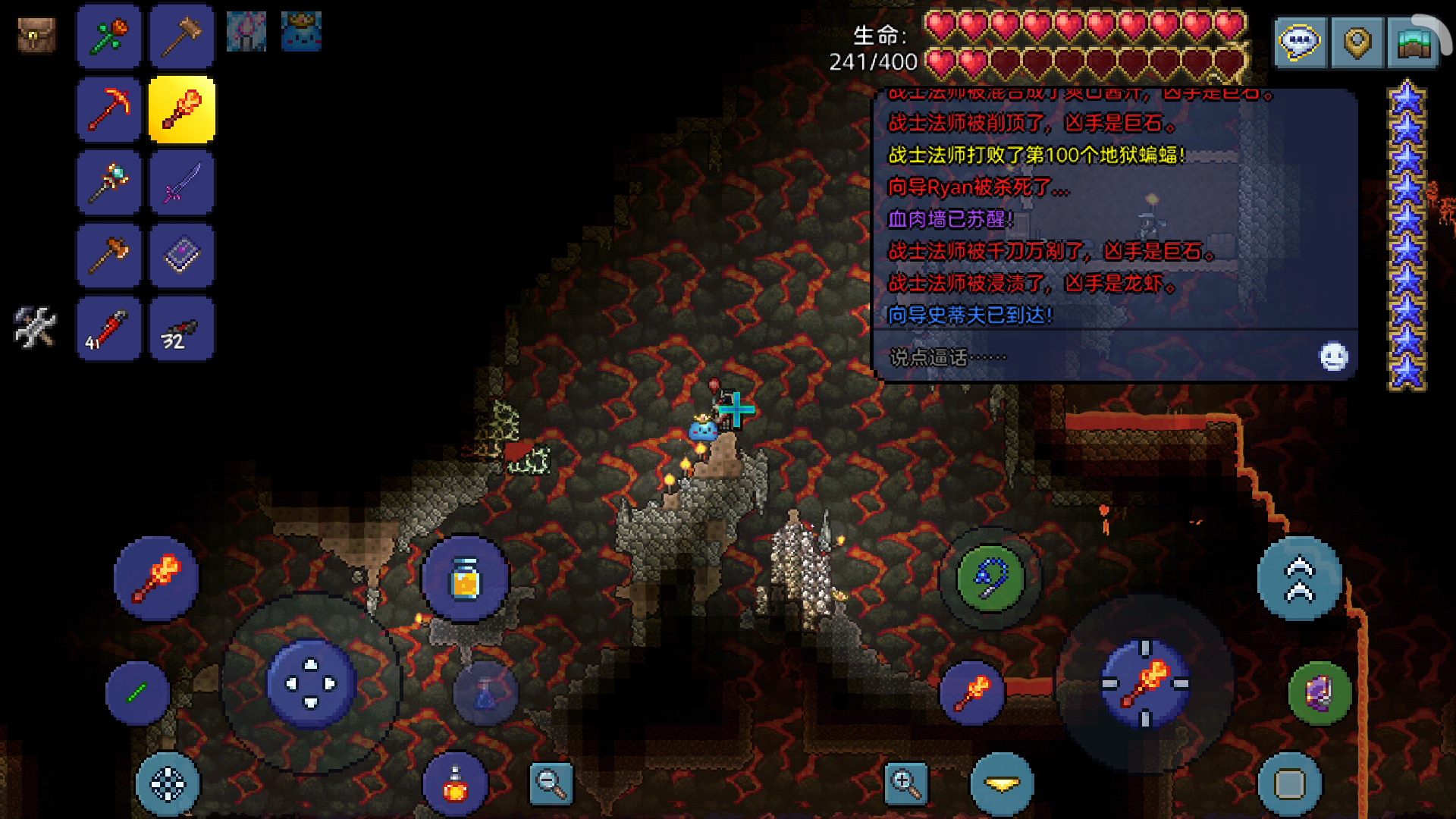Select the purple spell book slot

pyautogui.click(x=181, y=256)
